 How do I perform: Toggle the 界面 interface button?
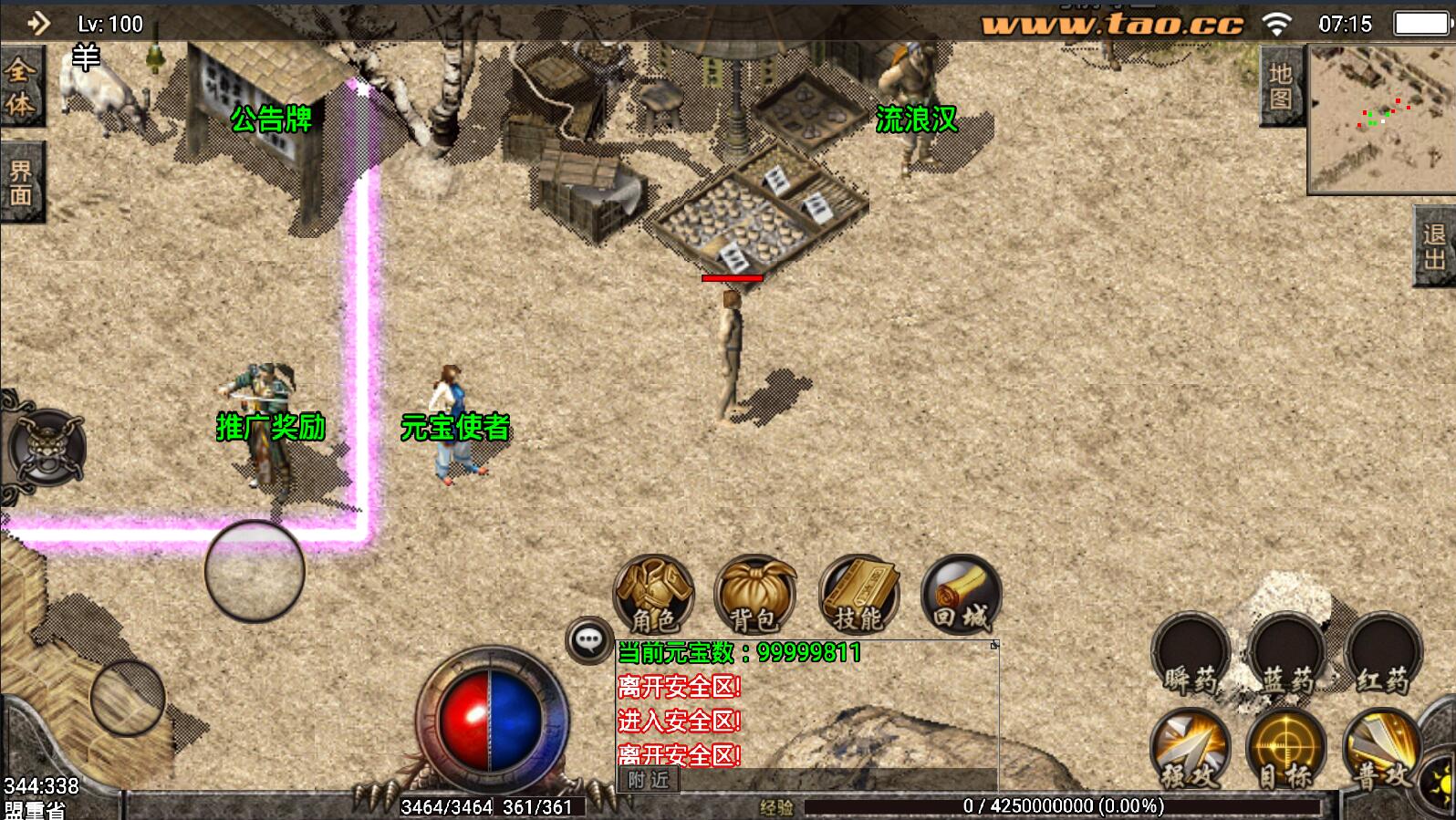(x=20, y=182)
